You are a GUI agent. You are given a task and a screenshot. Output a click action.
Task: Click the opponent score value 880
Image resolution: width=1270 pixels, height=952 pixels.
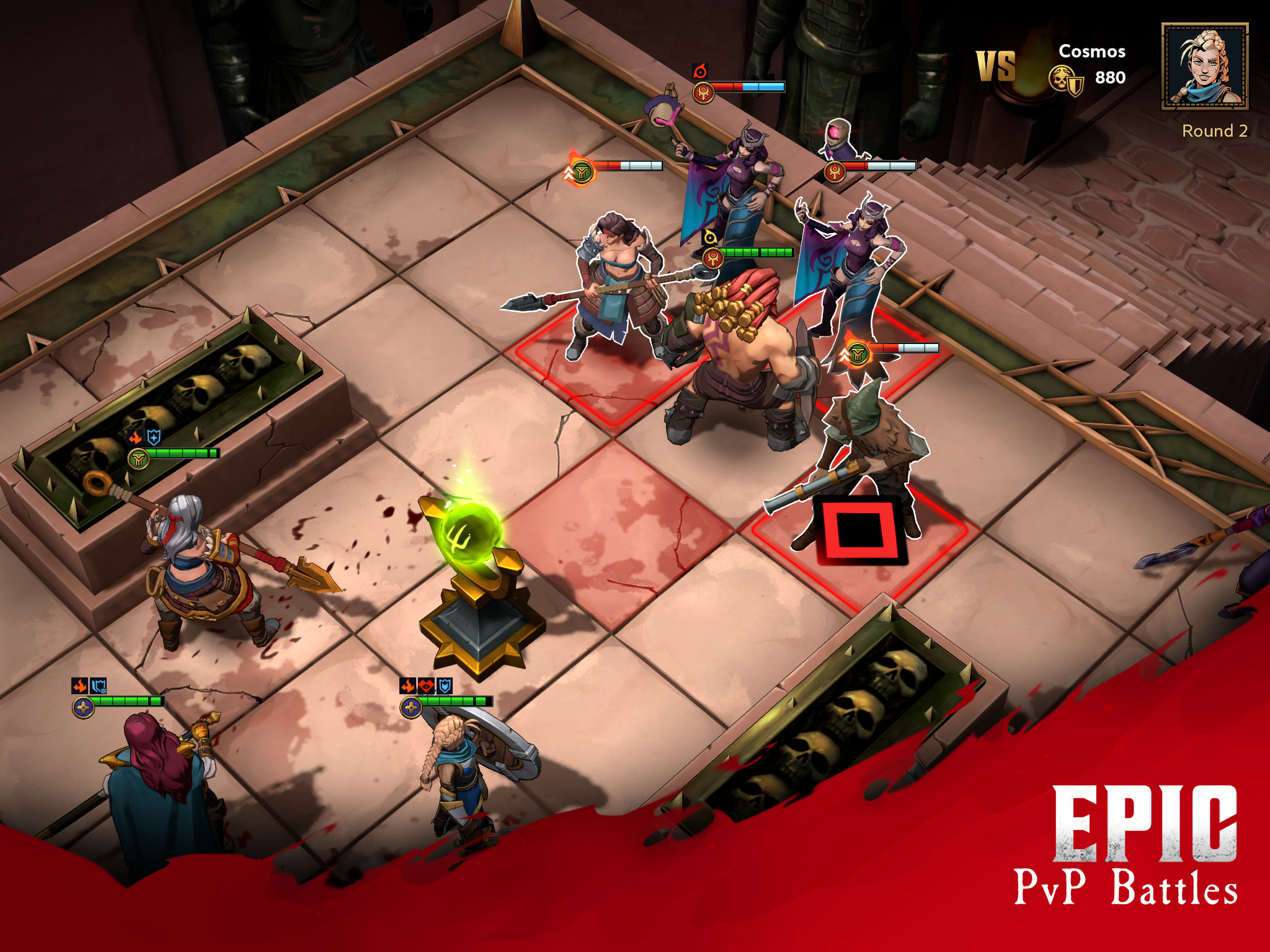click(1112, 78)
